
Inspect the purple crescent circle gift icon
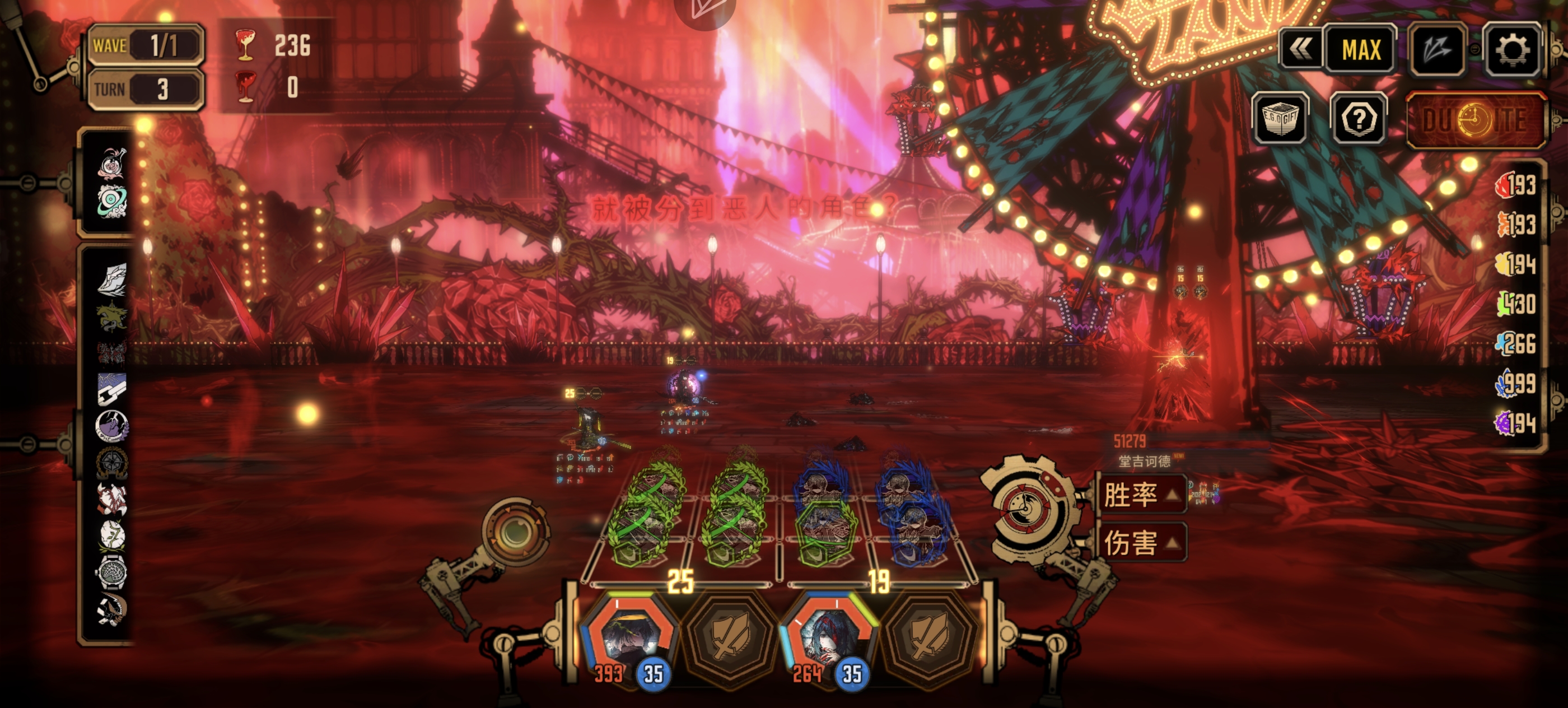coord(112,426)
